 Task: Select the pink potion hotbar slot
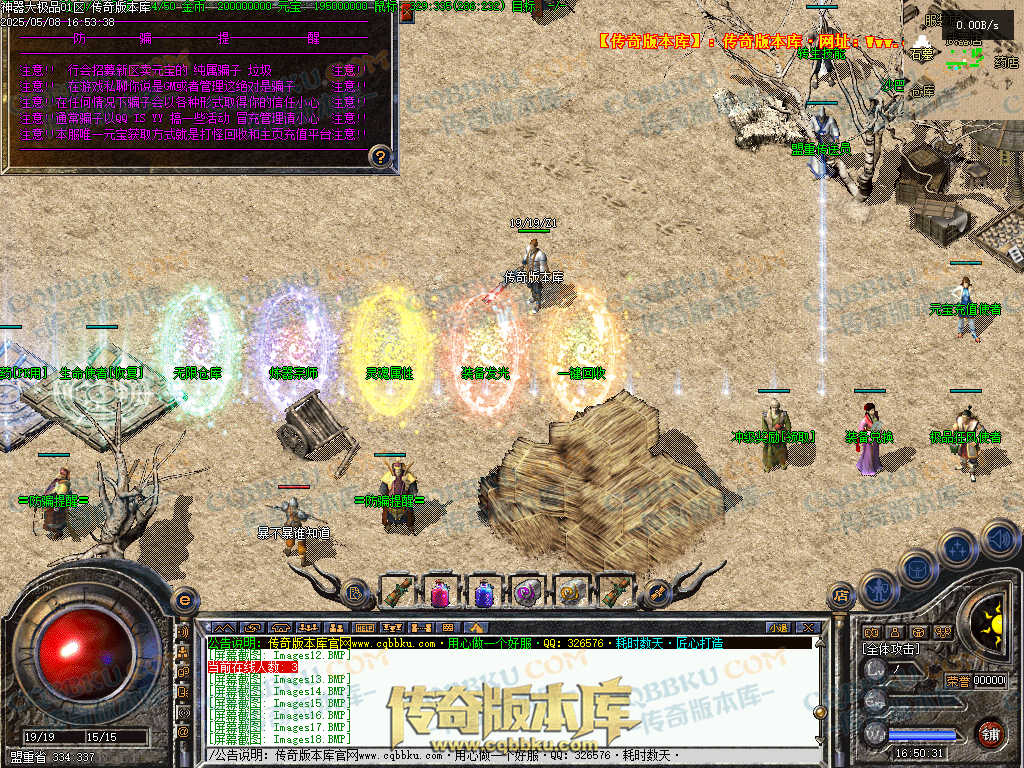[x=440, y=593]
